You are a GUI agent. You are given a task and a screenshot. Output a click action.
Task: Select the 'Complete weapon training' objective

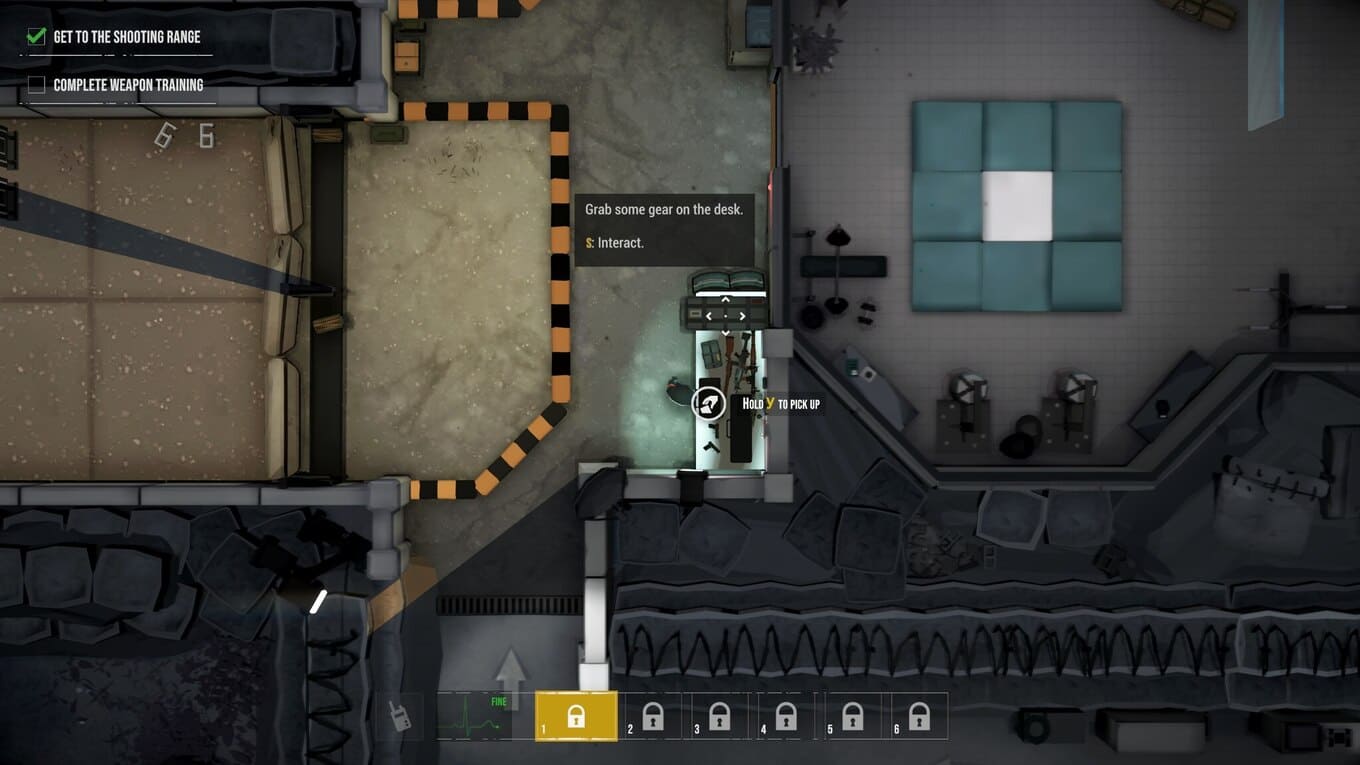[128, 85]
